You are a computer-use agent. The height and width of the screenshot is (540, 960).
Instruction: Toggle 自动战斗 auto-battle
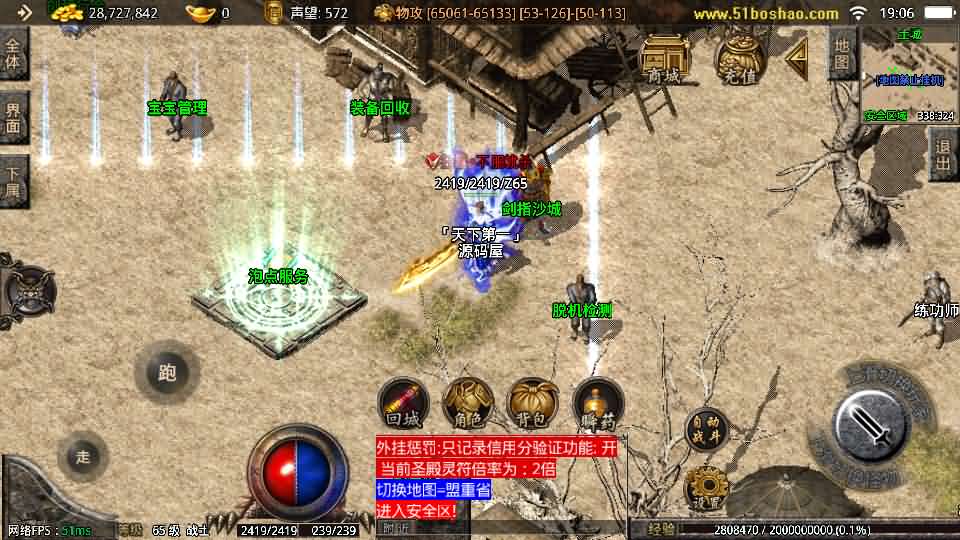point(707,431)
